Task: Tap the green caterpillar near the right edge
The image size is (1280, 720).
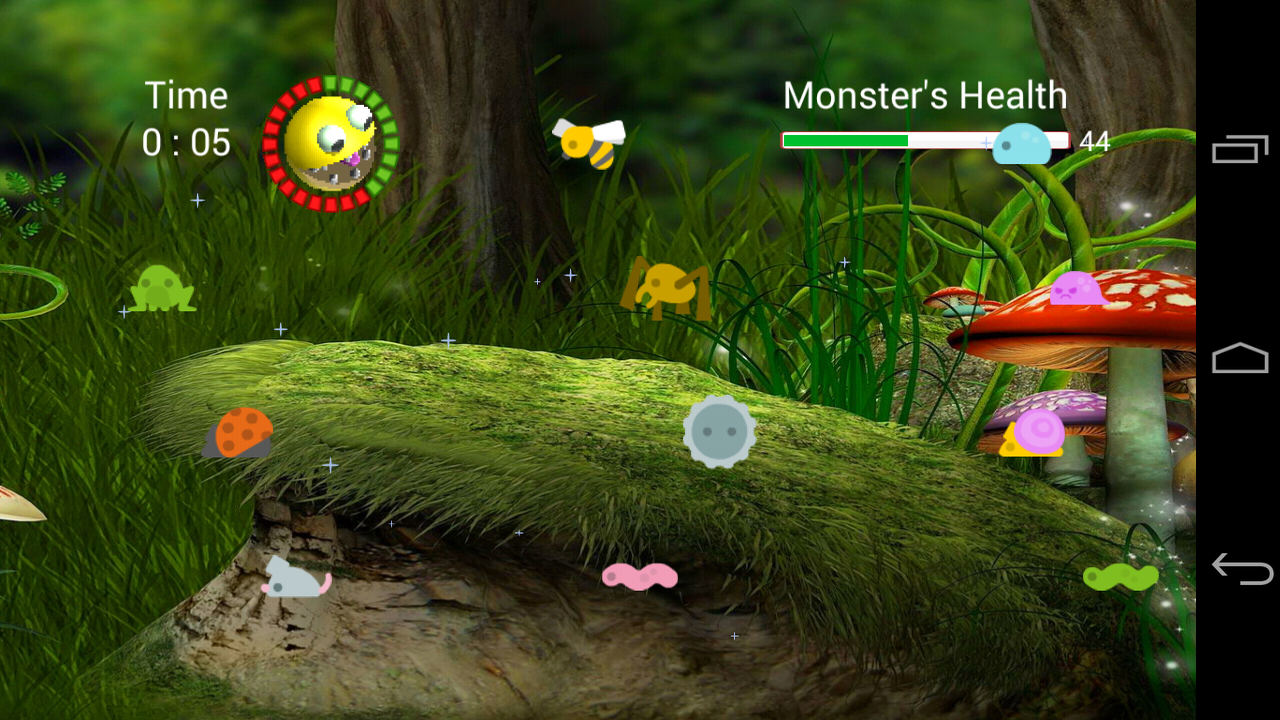Action: (x=1120, y=577)
